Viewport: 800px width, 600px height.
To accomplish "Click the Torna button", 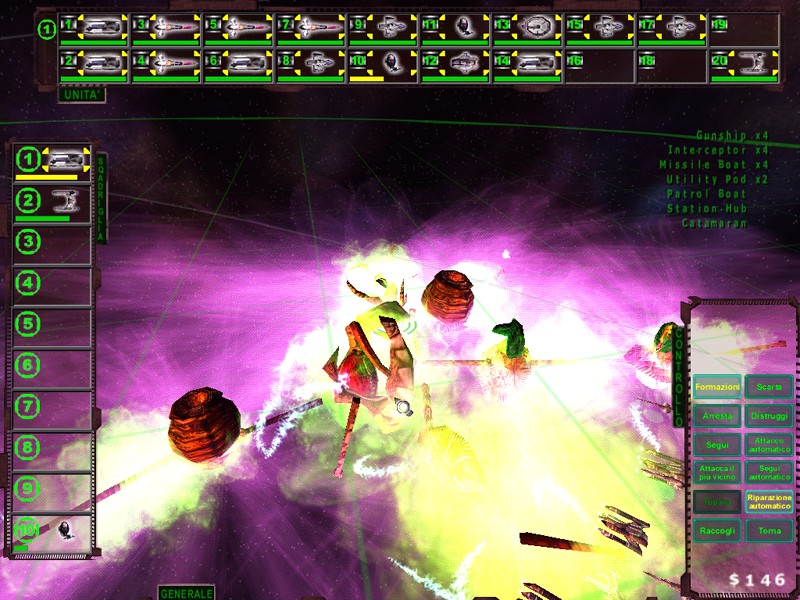I will coord(769,530).
